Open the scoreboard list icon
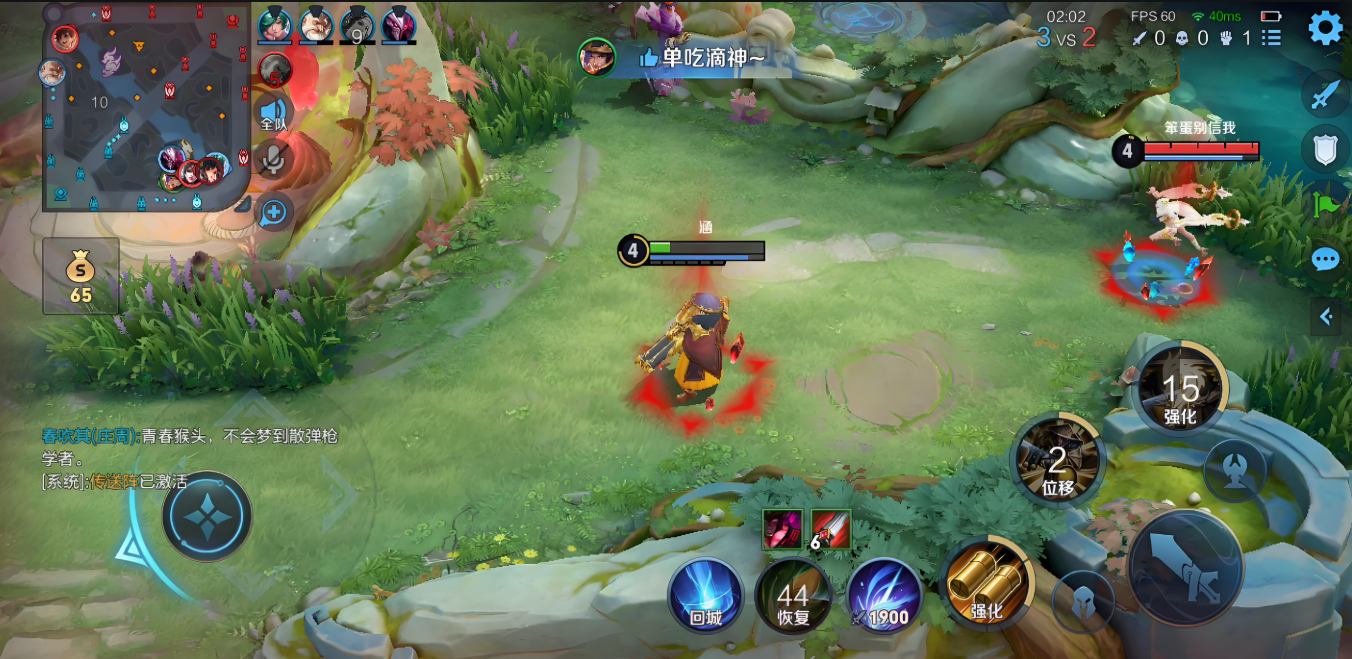Viewport: 1352px width, 659px height. pos(1272,38)
